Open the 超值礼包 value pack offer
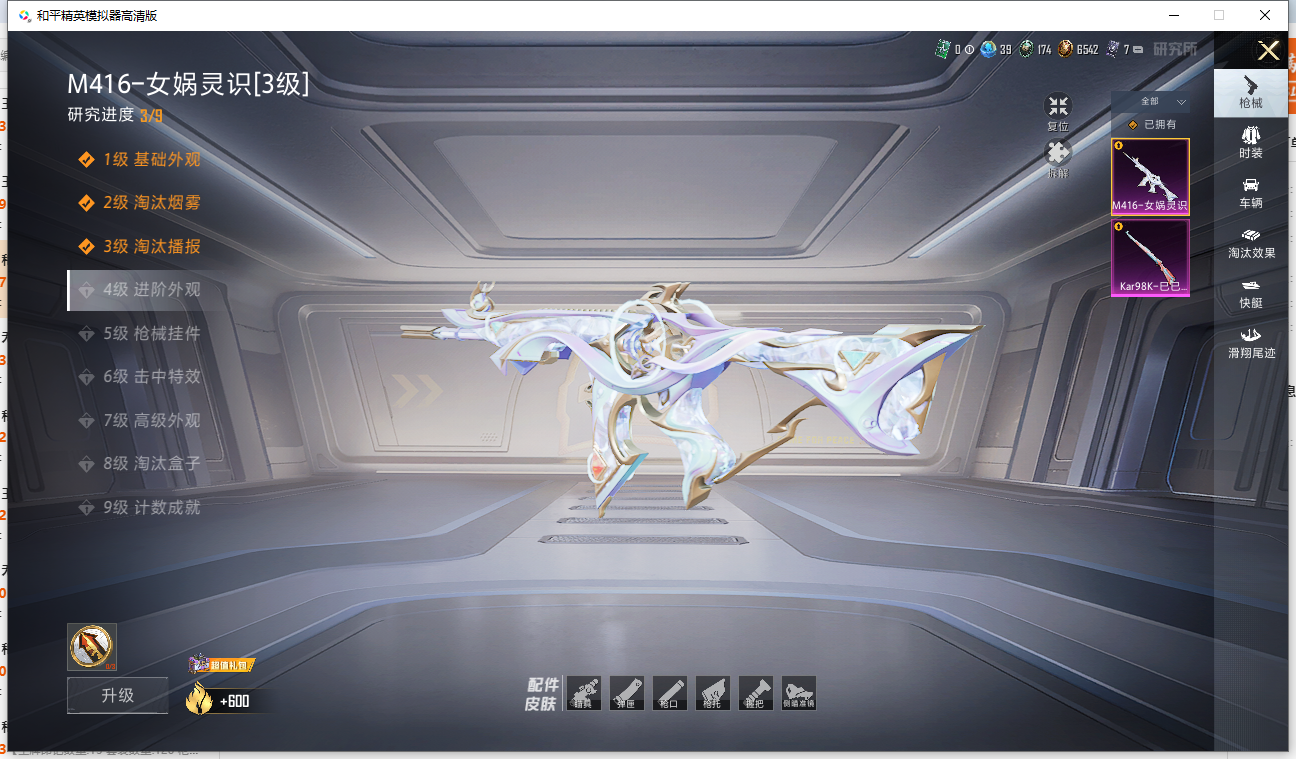The height and width of the screenshot is (759, 1296). 221,665
